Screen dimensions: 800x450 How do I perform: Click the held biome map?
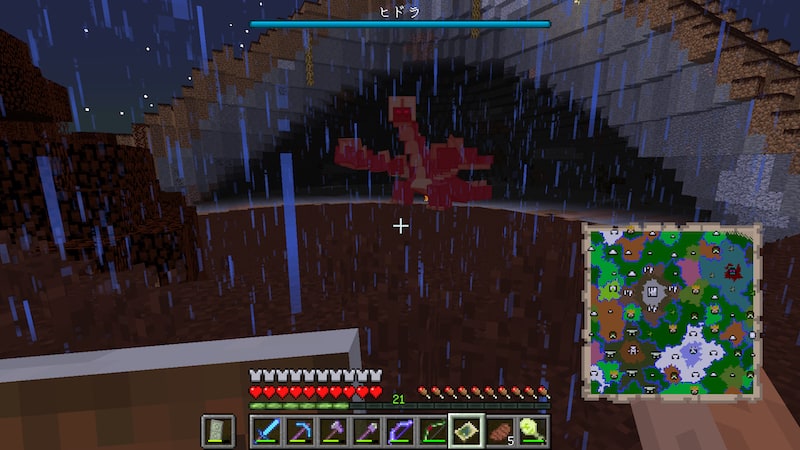pos(672,310)
